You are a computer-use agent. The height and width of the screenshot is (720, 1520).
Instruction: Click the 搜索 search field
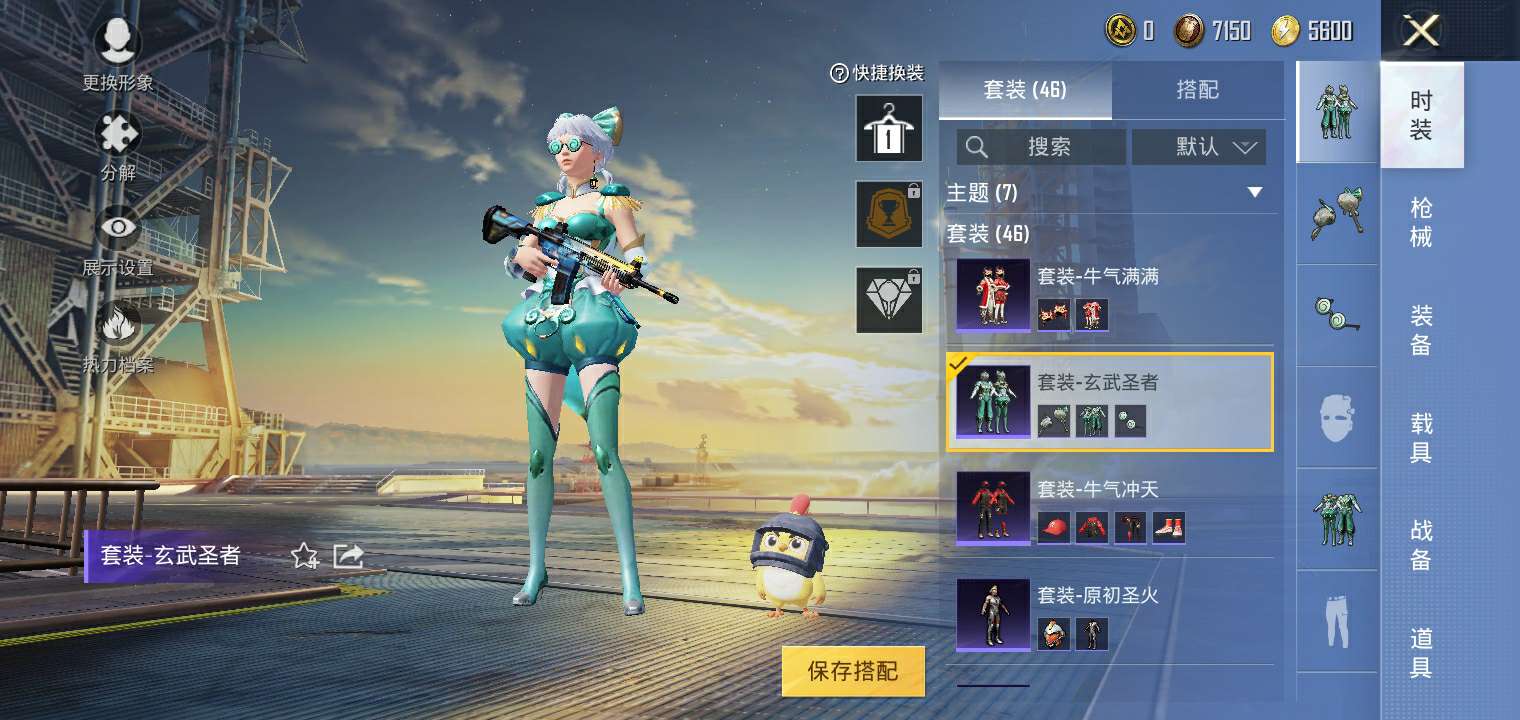[1040, 147]
